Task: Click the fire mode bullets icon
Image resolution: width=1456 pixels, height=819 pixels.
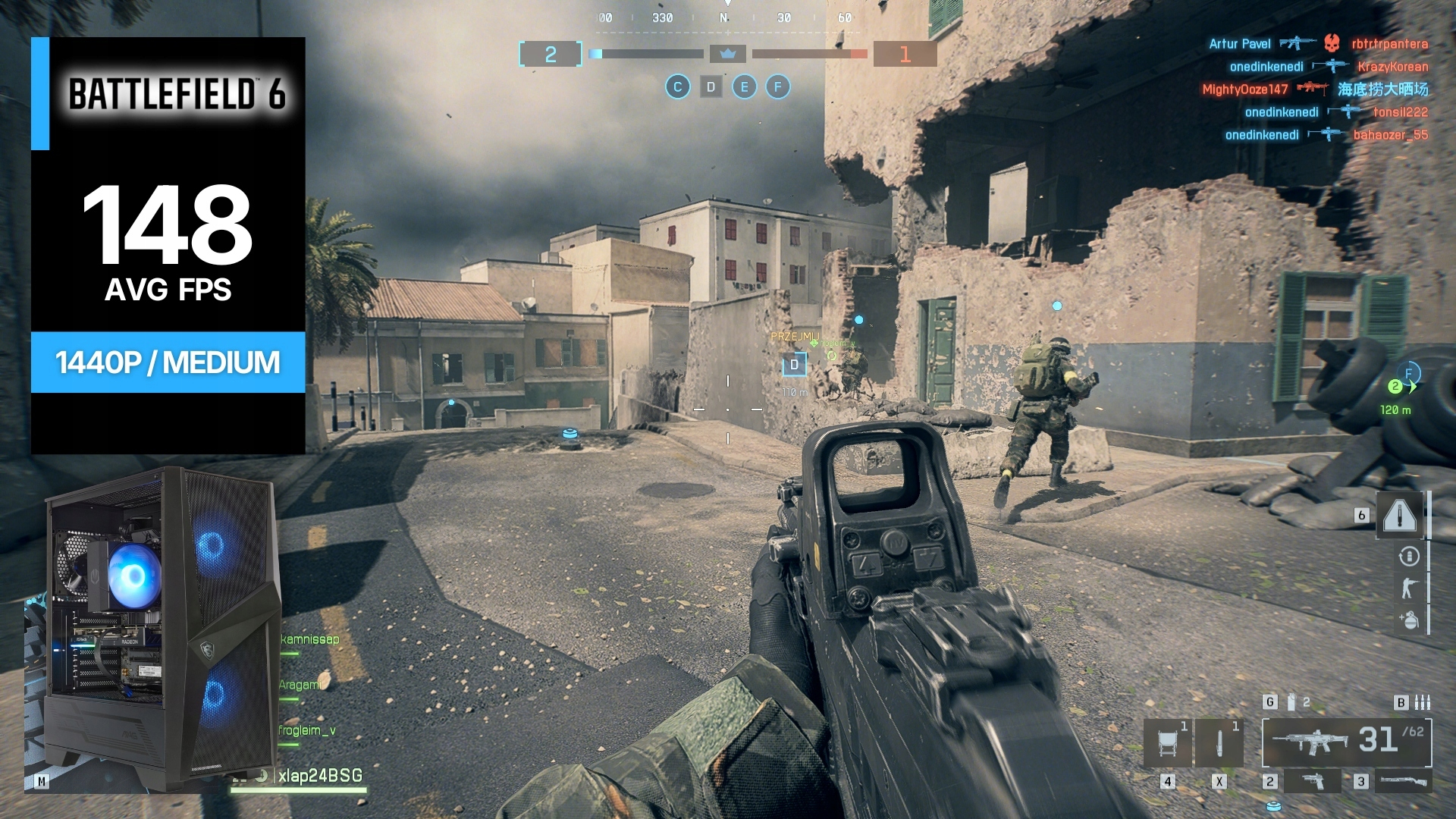Action: pyautogui.click(x=1423, y=702)
